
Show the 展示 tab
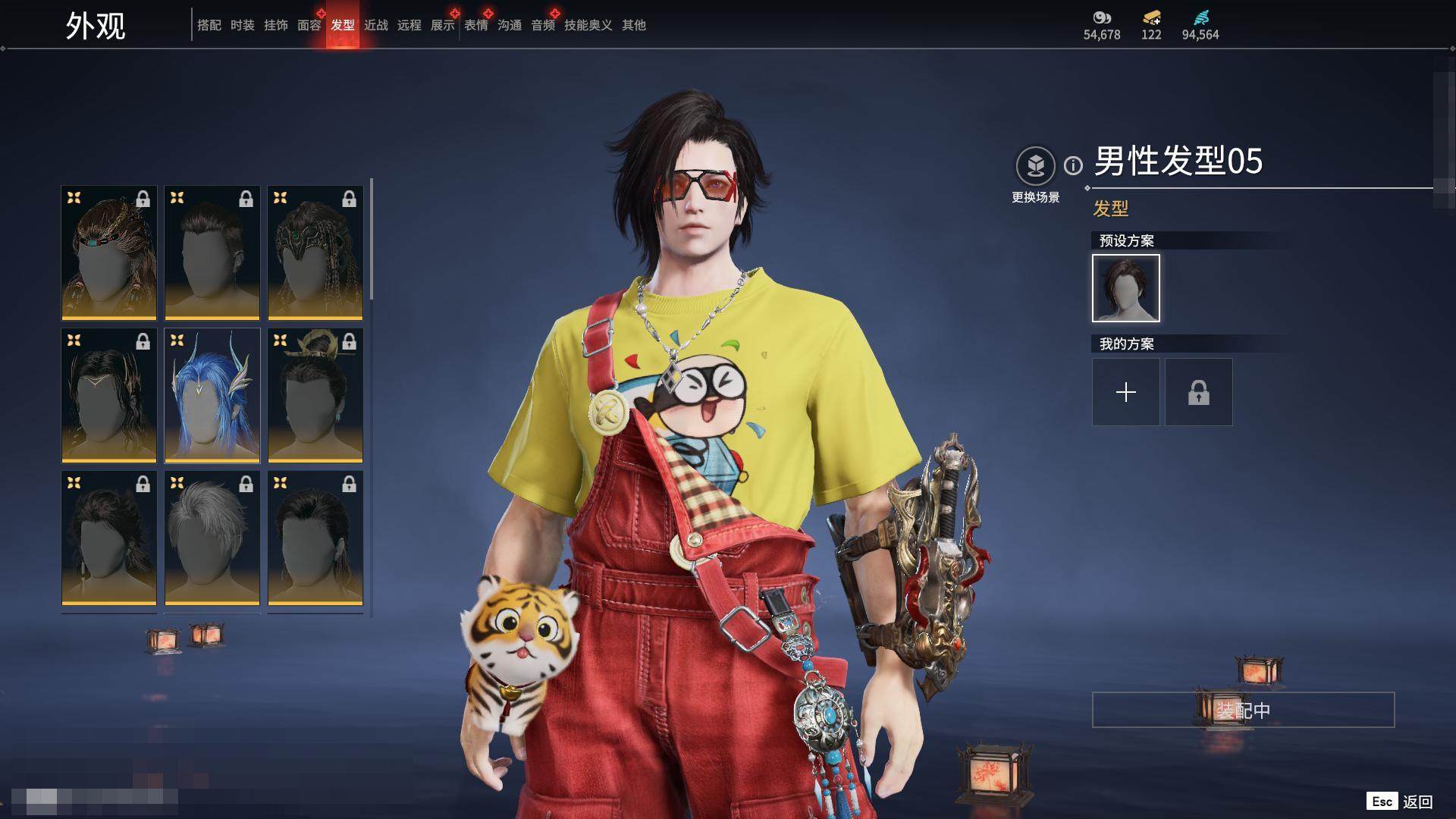(x=443, y=25)
